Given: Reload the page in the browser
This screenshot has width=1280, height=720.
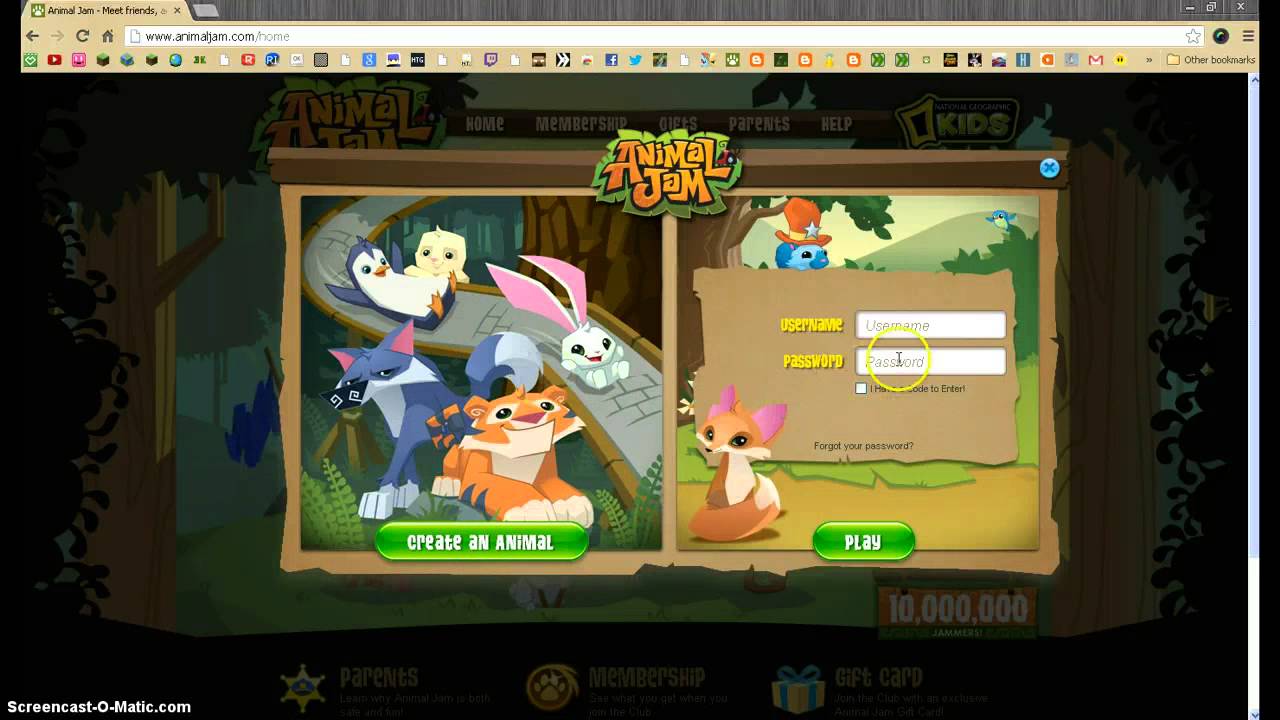Looking at the screenshot, I should point(83,36).
